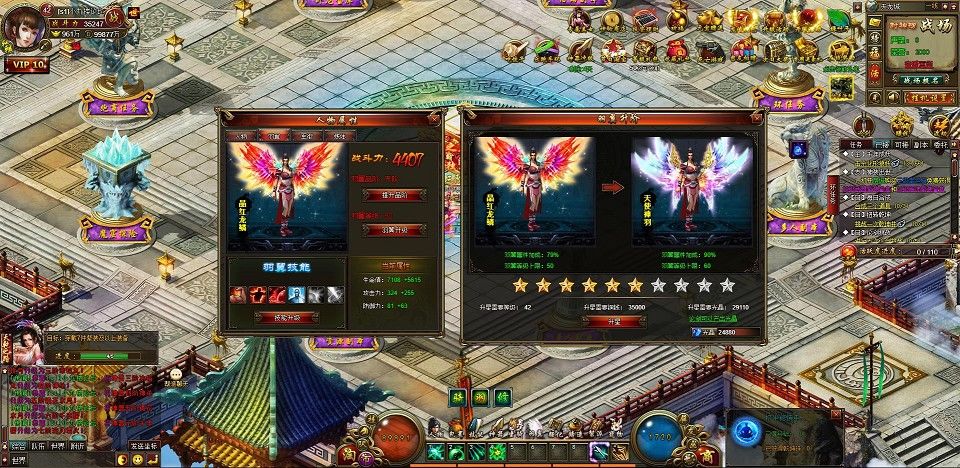Close the character attributes window
Viewport: 960px width, 468px height.
436,118
